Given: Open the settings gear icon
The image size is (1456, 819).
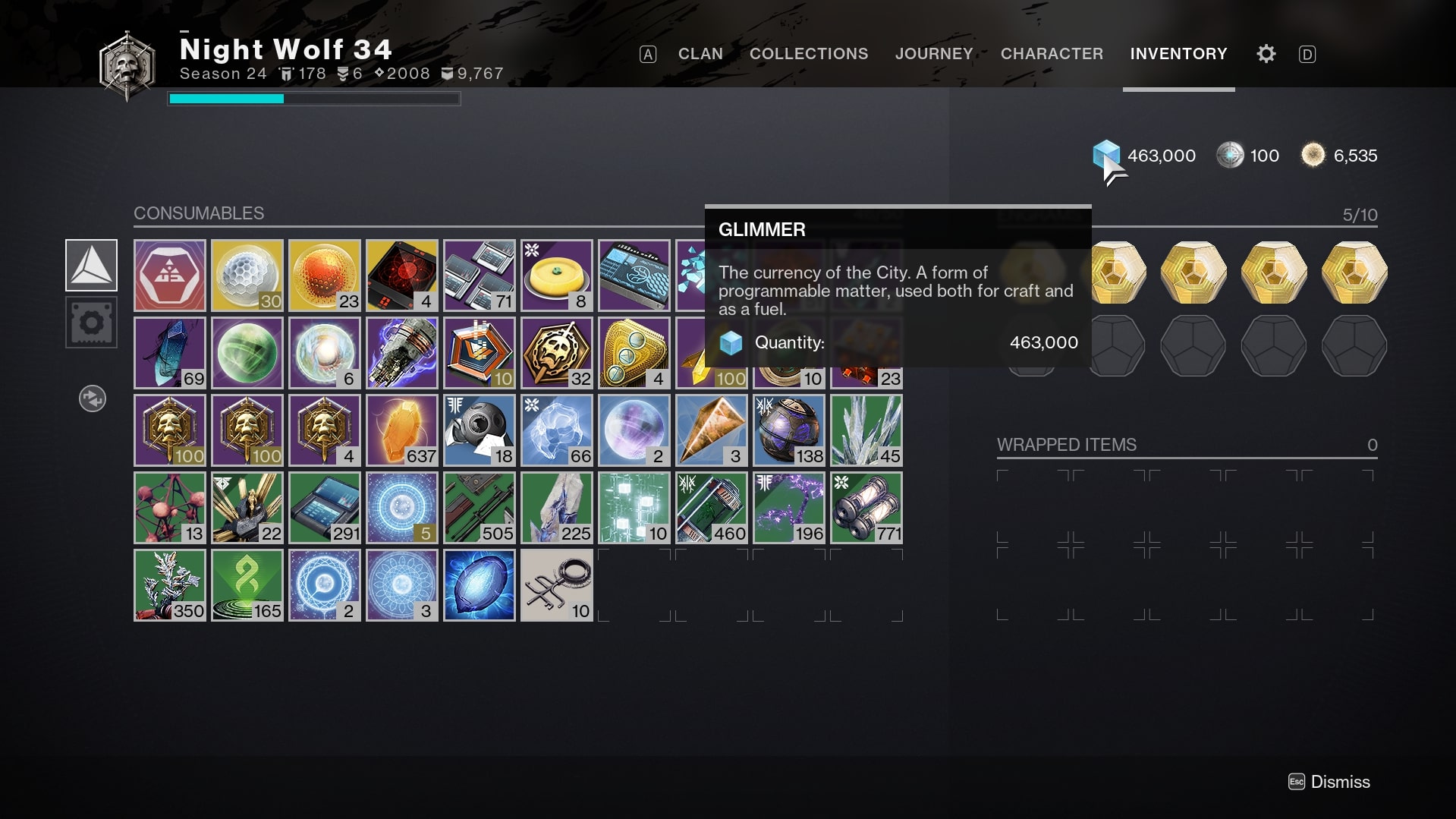Looking at the screenshot, I should click(x=1266, y=54).
